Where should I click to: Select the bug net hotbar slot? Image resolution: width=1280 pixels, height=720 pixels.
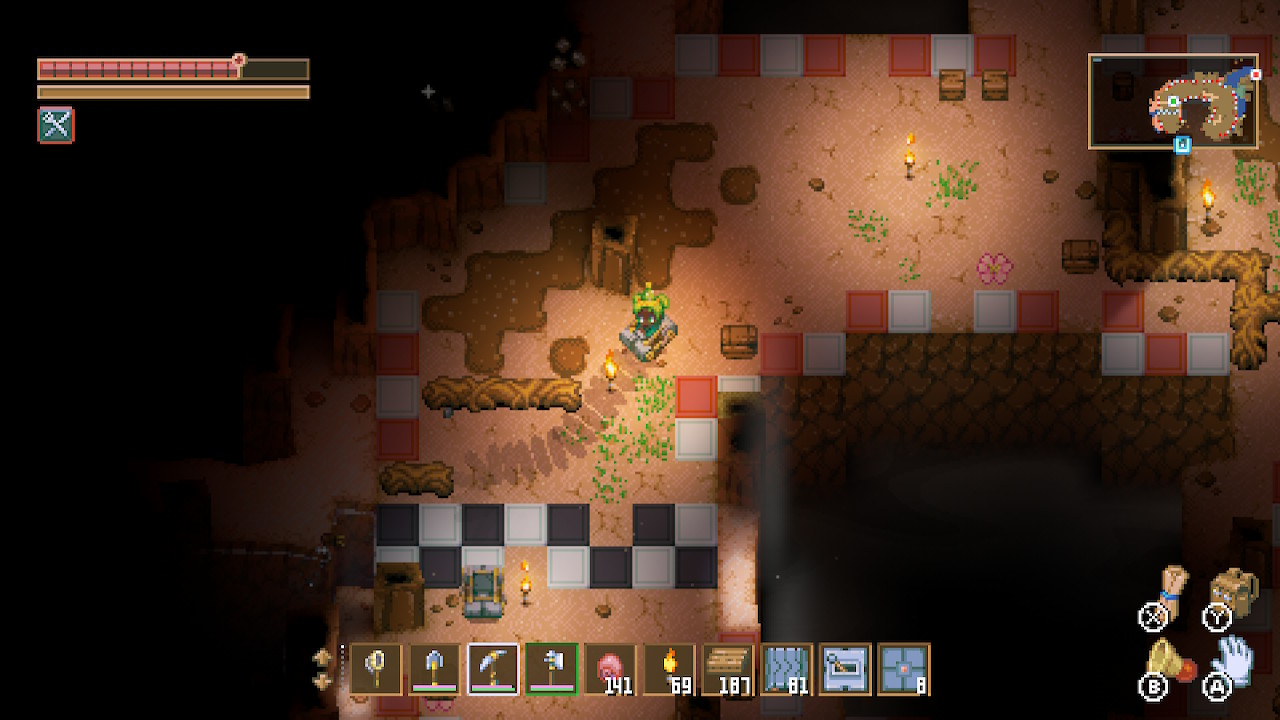pyautogui.click(x=376, y=668)
